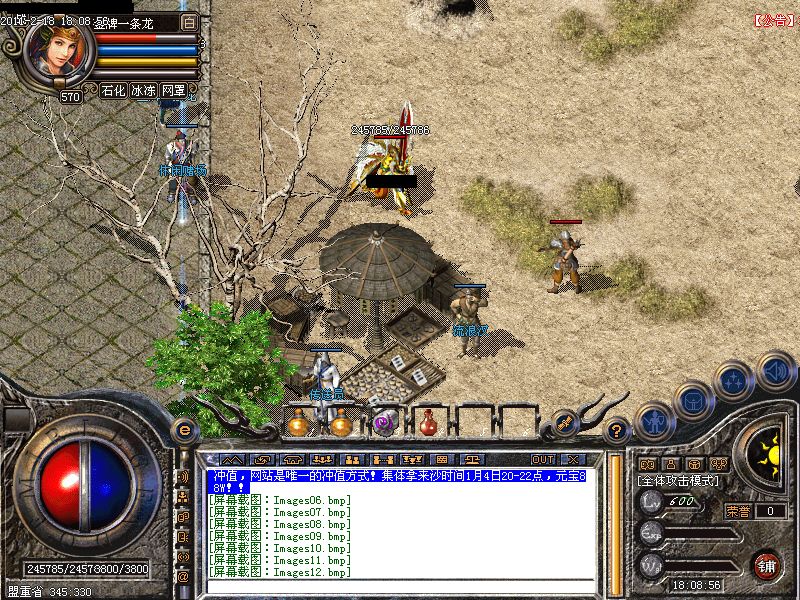Click the 网罩 status button
Image resolution: width=800 pixels, height=600 pixels.
(x=173, y=90)
